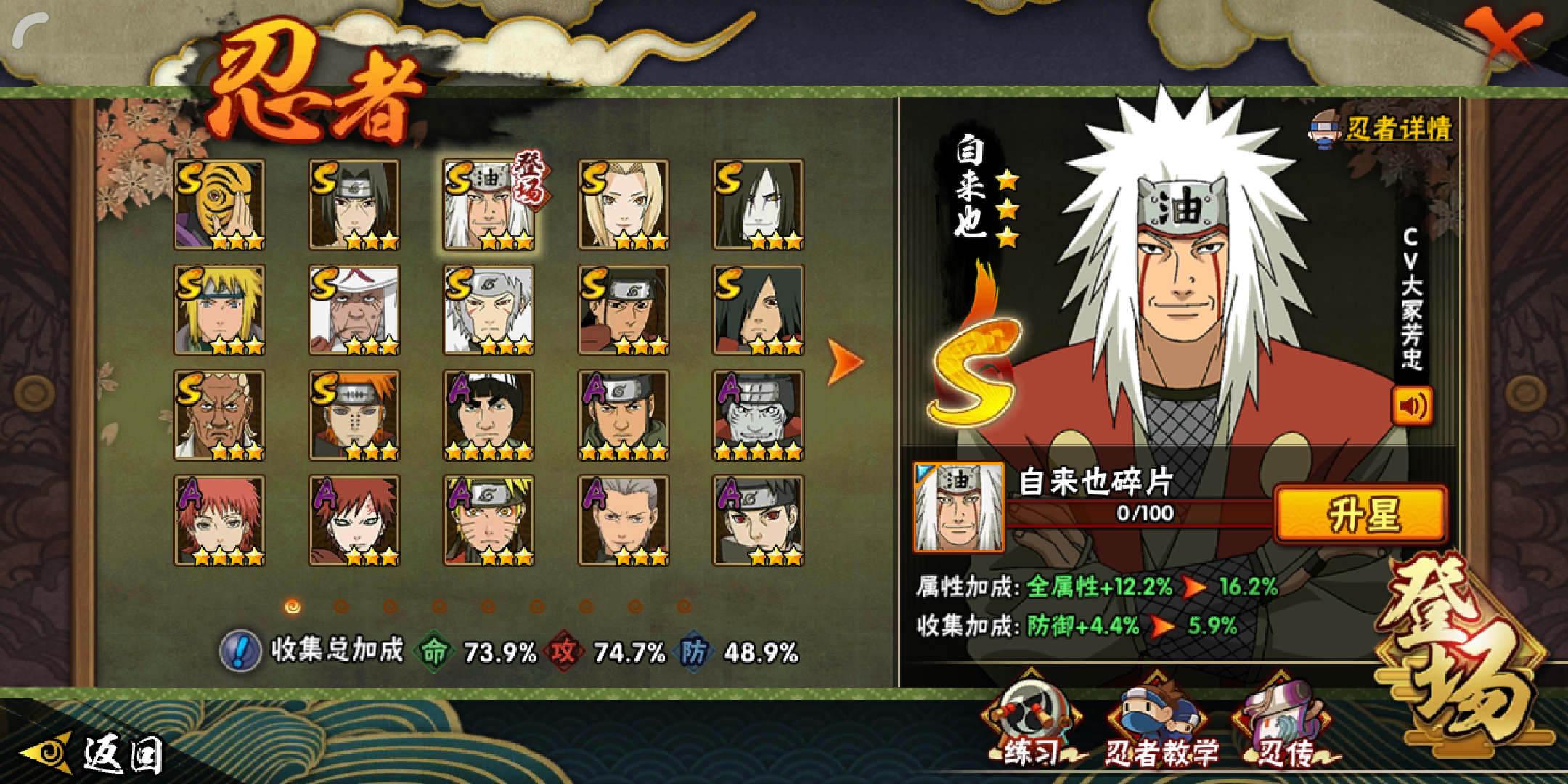Pick the Minato ninja portrait

(219, 310)
